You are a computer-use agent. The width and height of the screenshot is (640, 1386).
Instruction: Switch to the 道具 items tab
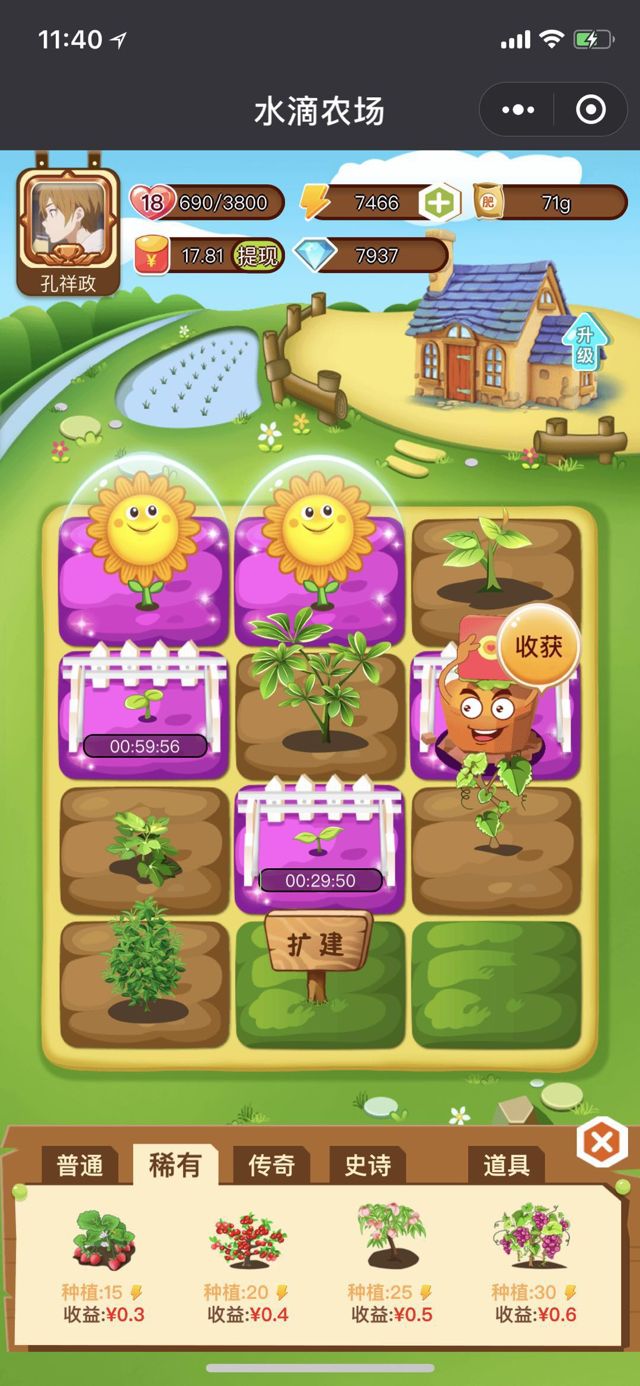click(506, 1166)
